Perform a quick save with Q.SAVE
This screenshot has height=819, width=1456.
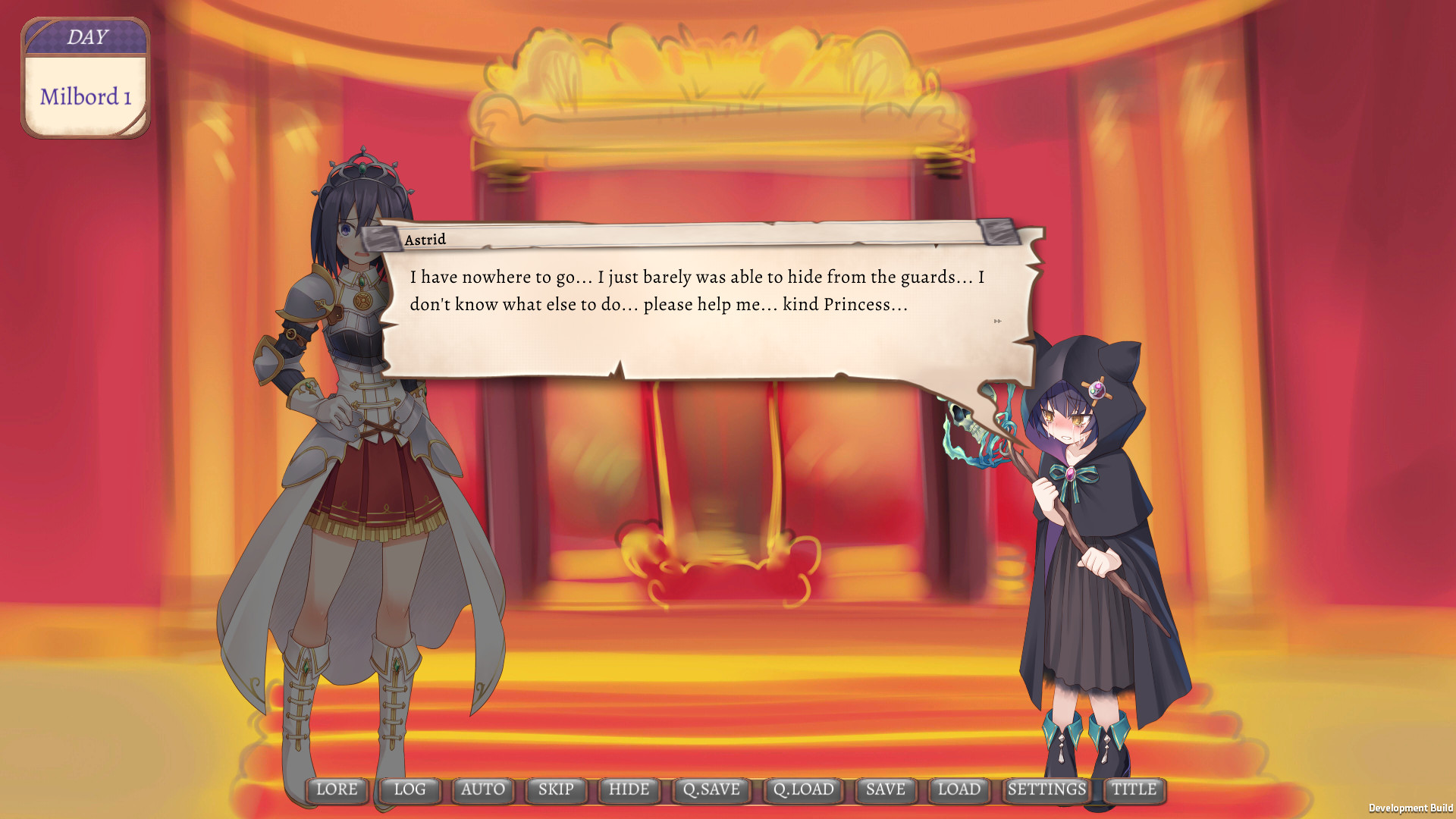pyautogui.click(x=711, y=789)
